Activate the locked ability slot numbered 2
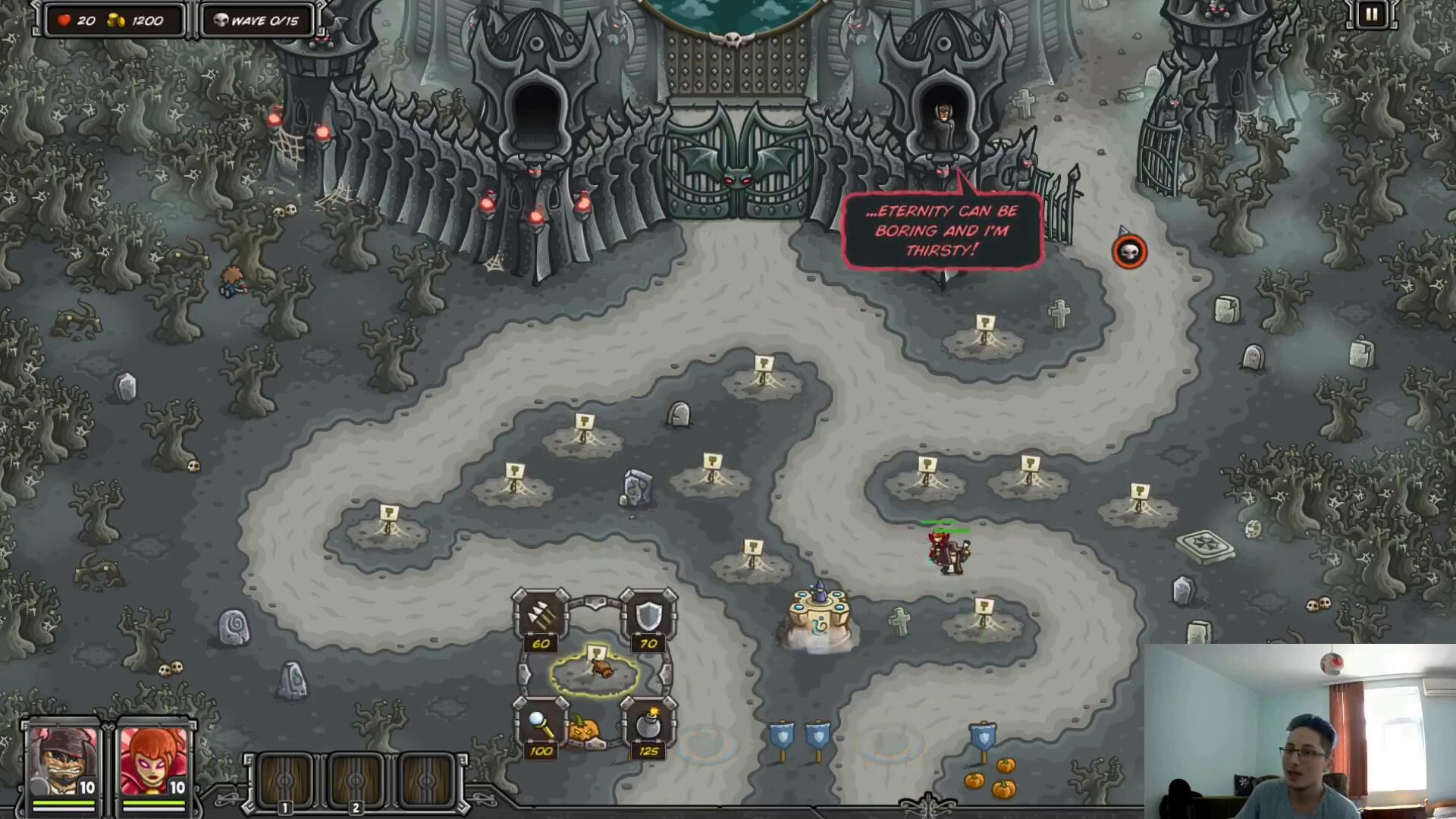The height and width of the screenshot is (819, 1456). [356, 781]
